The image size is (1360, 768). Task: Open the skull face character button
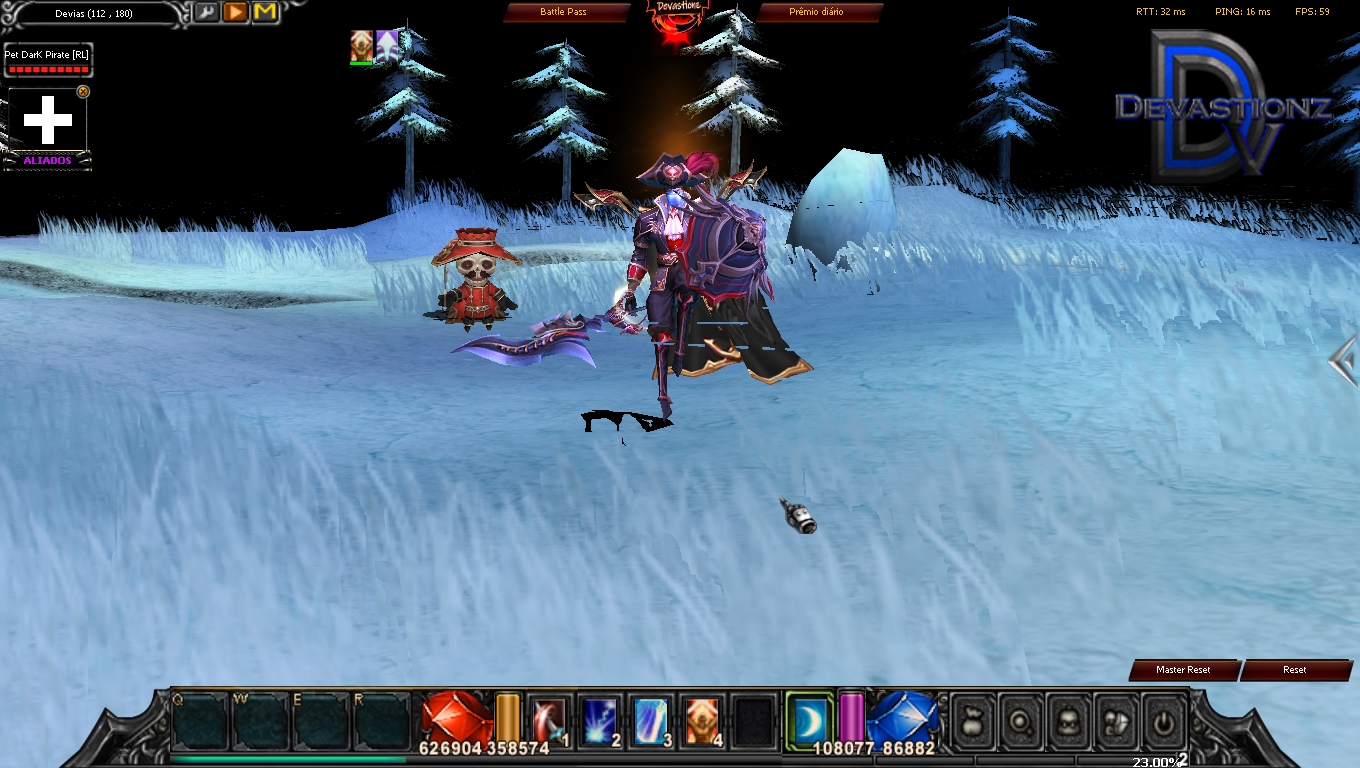click(1067, 721)
